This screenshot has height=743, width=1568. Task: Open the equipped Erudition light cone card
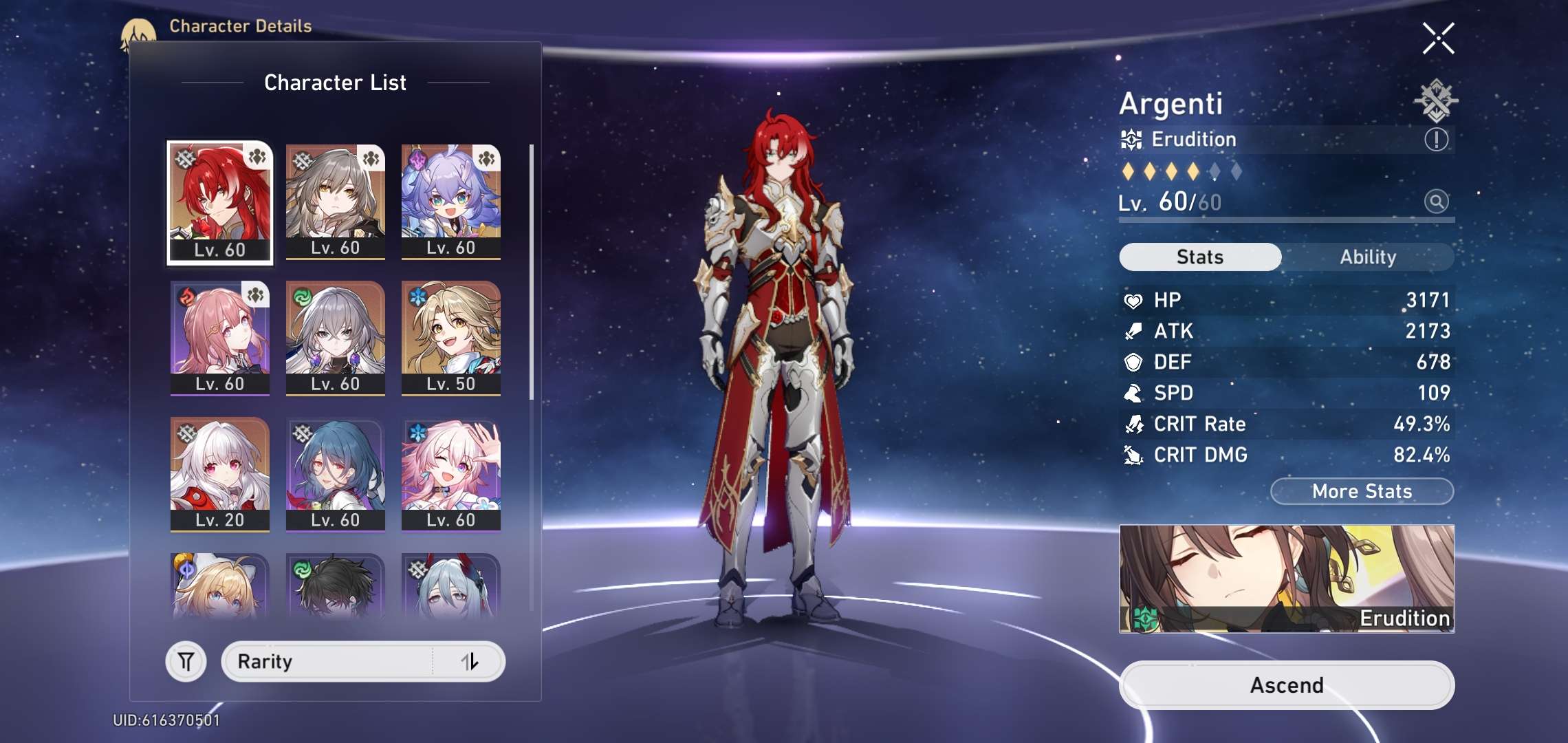[x=1286, y=579]
